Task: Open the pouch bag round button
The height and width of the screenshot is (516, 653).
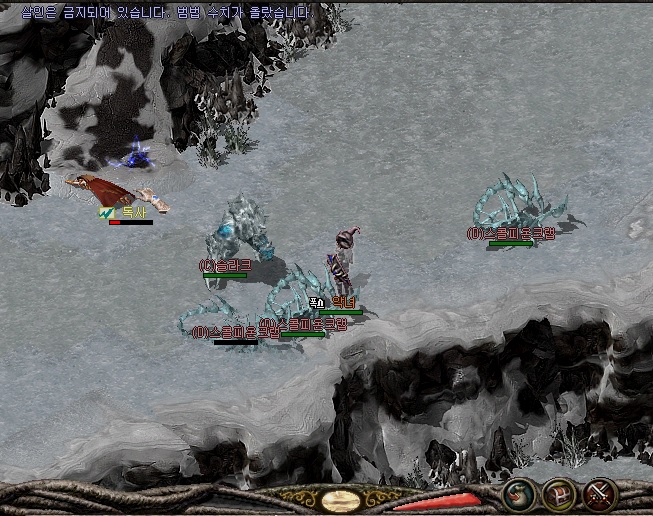Action: coord(517,495)
